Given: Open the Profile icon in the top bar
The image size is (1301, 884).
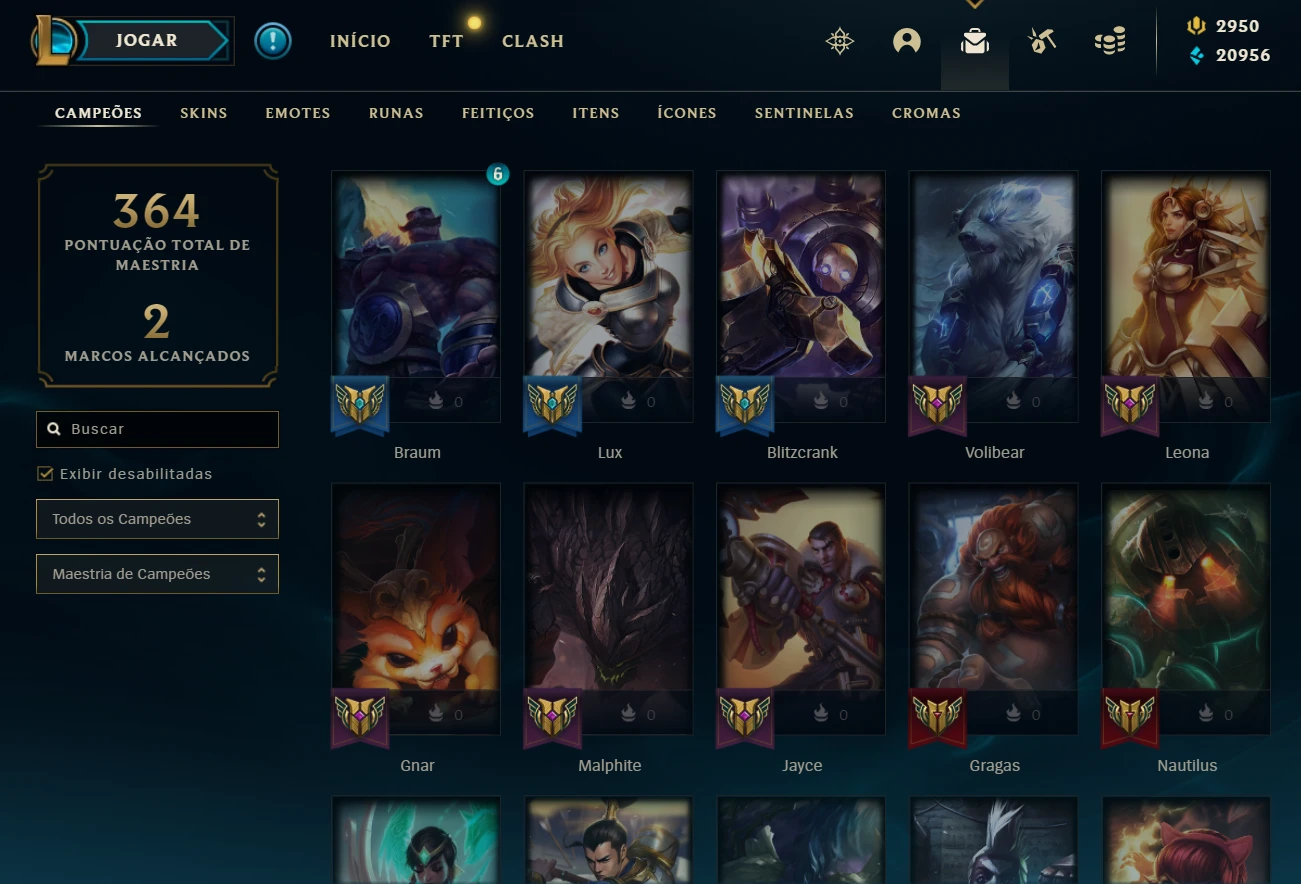Looking at the screenshot, I should [x=906, y=41].
